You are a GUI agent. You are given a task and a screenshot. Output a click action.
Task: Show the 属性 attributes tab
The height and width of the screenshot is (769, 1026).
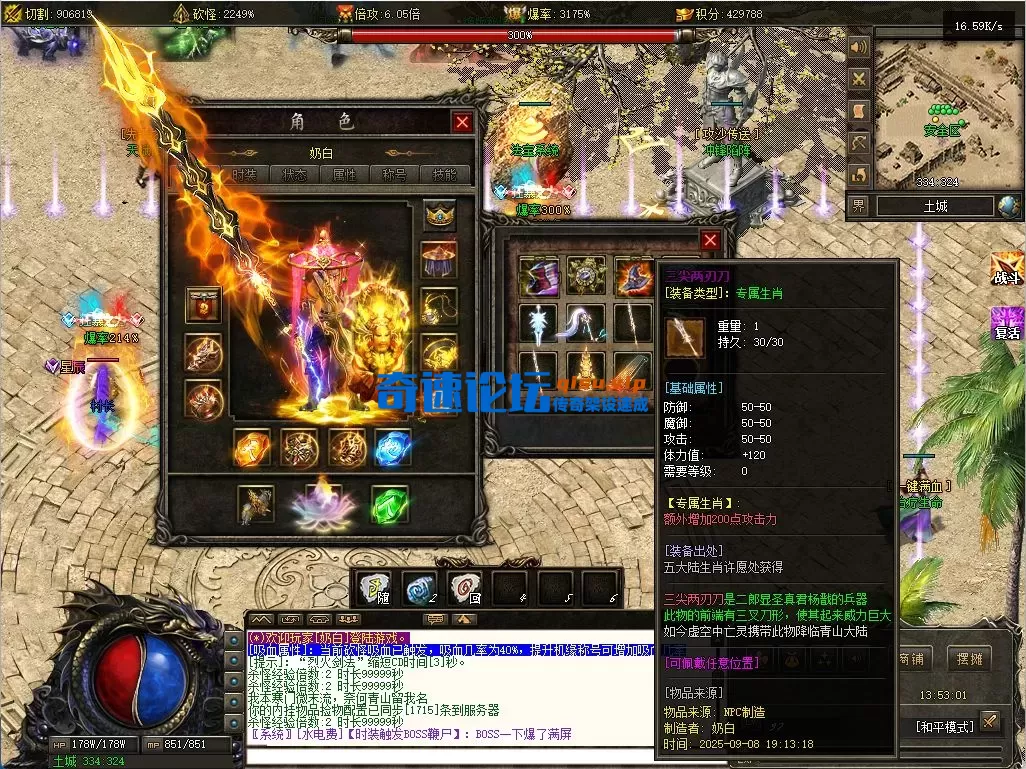coord(344,174)
